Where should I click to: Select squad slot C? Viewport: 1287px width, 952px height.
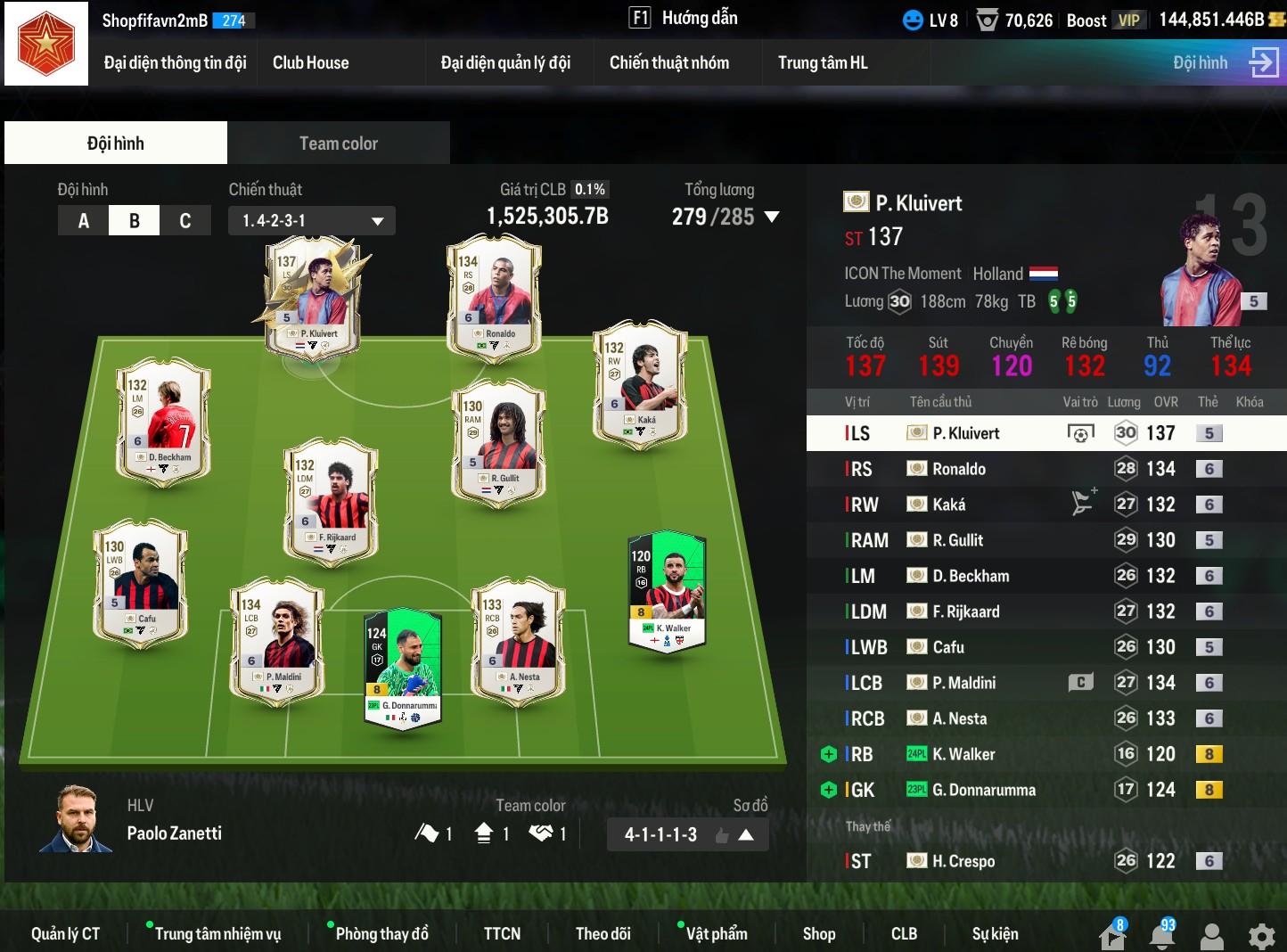pyautogui.click(x=185, y=221)
